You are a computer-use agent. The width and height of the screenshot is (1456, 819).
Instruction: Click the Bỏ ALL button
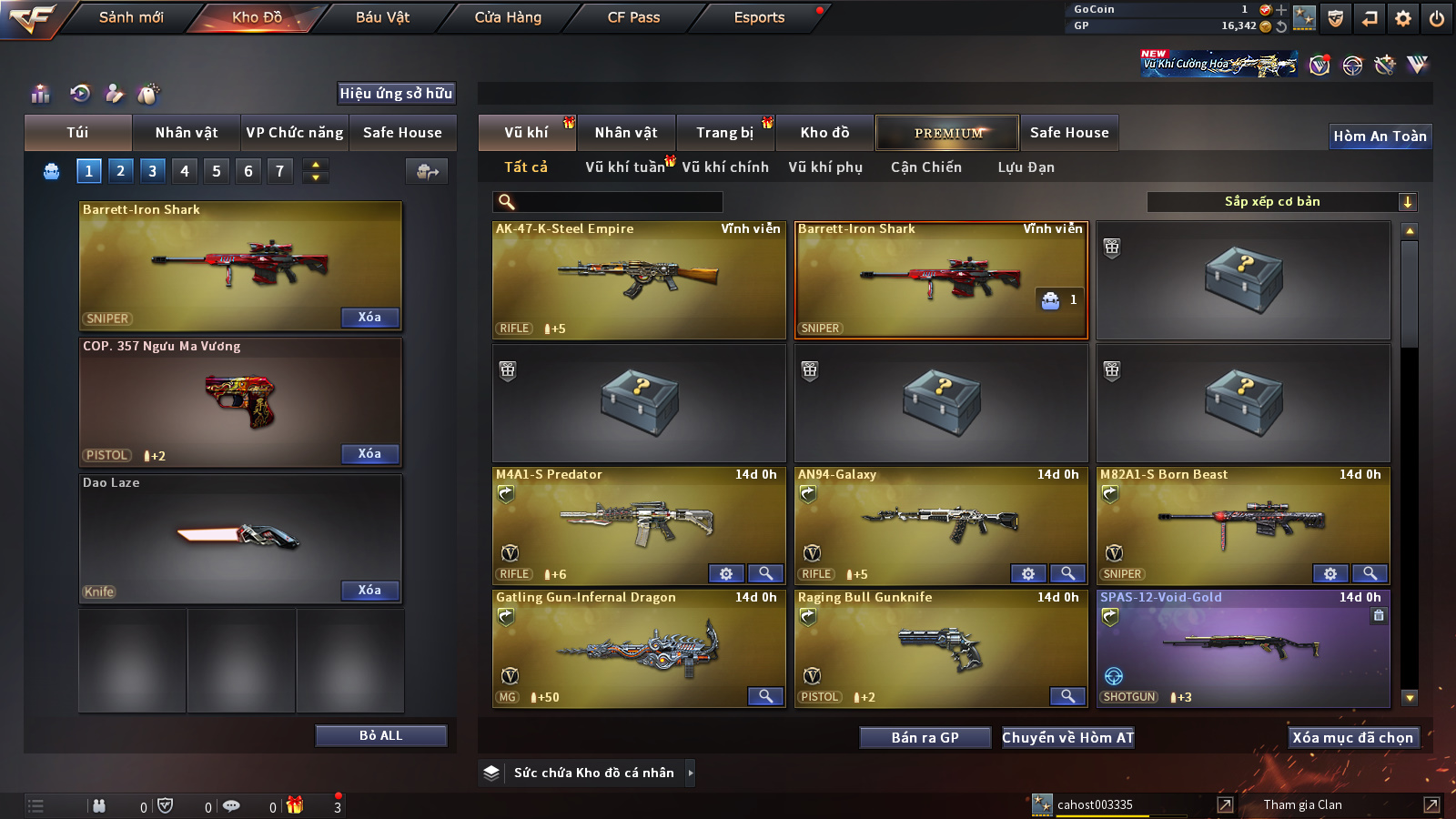[380, 735]
